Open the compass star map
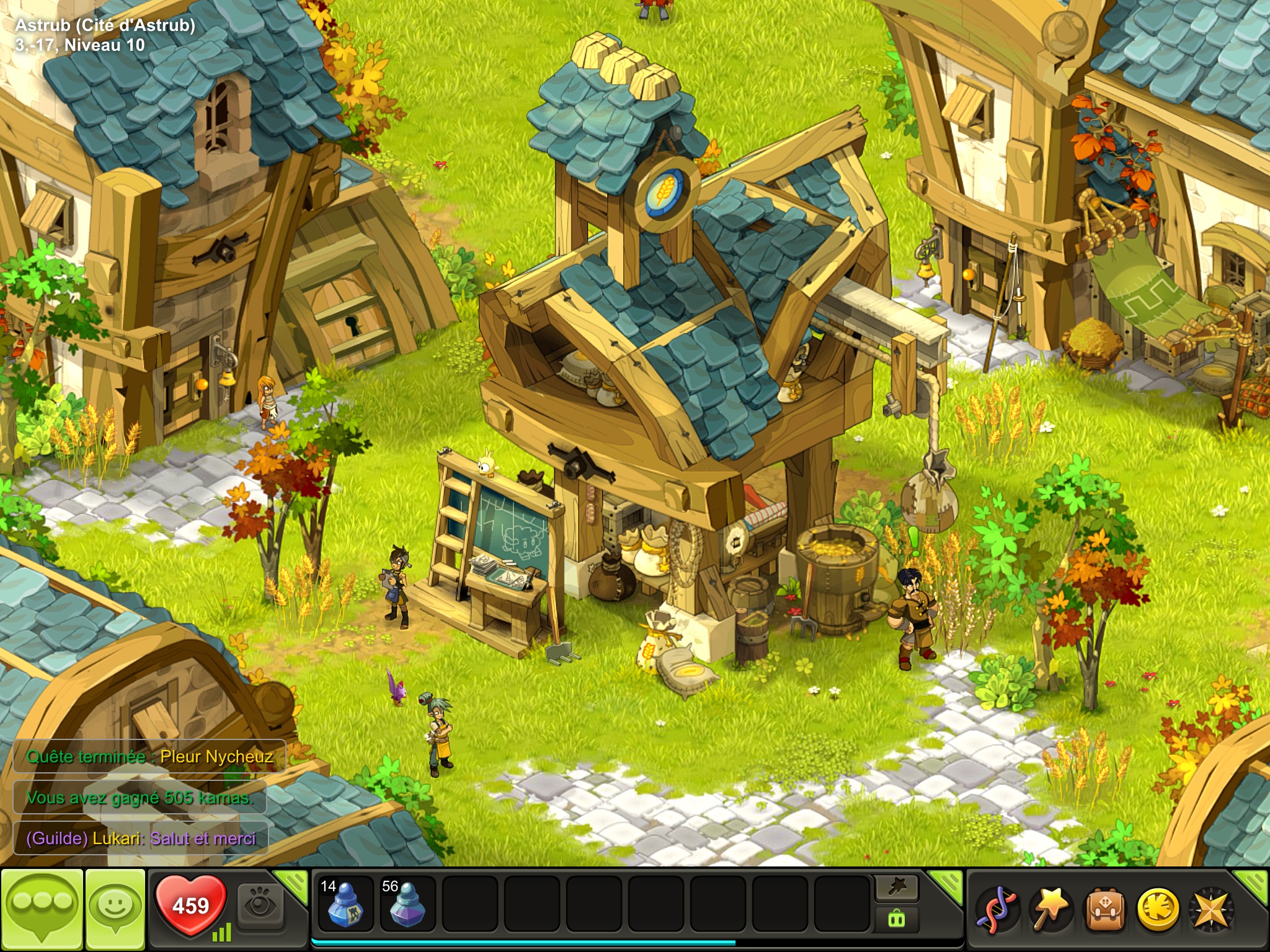 [x=1211, y=910]
